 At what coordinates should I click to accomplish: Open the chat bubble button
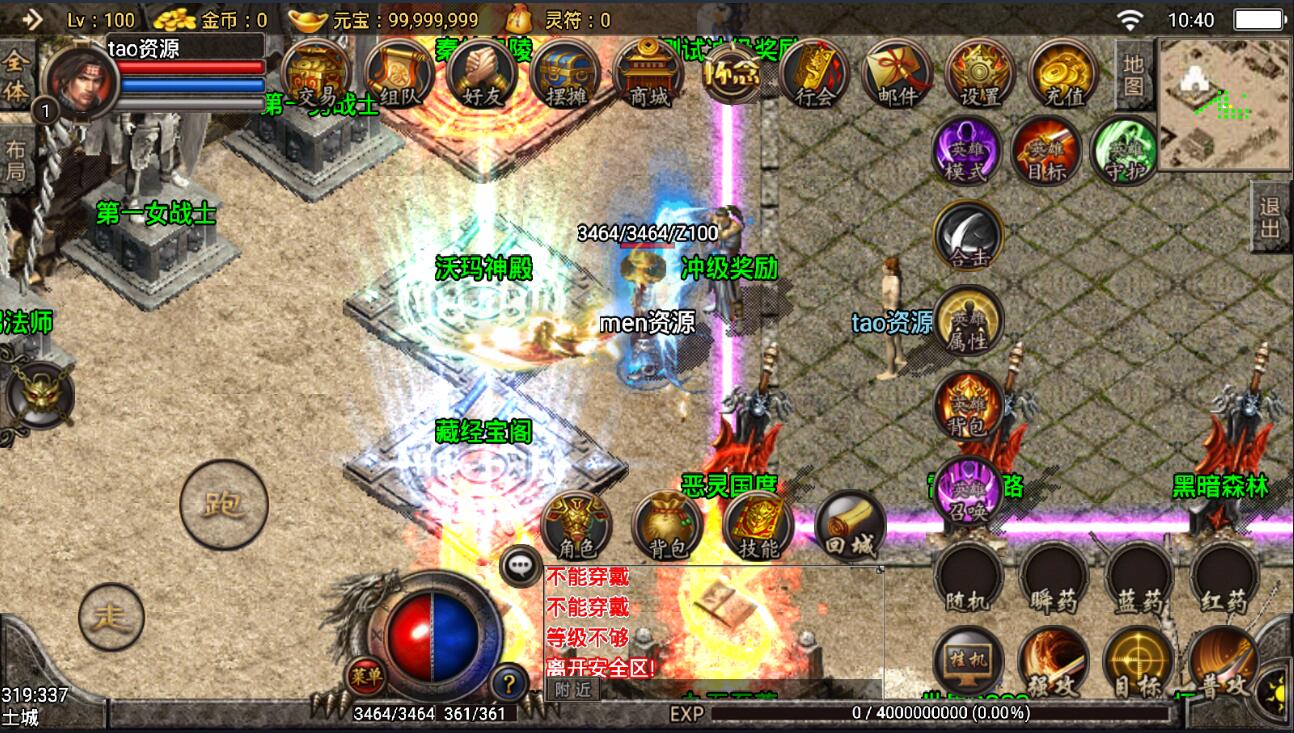click(520, 567)
